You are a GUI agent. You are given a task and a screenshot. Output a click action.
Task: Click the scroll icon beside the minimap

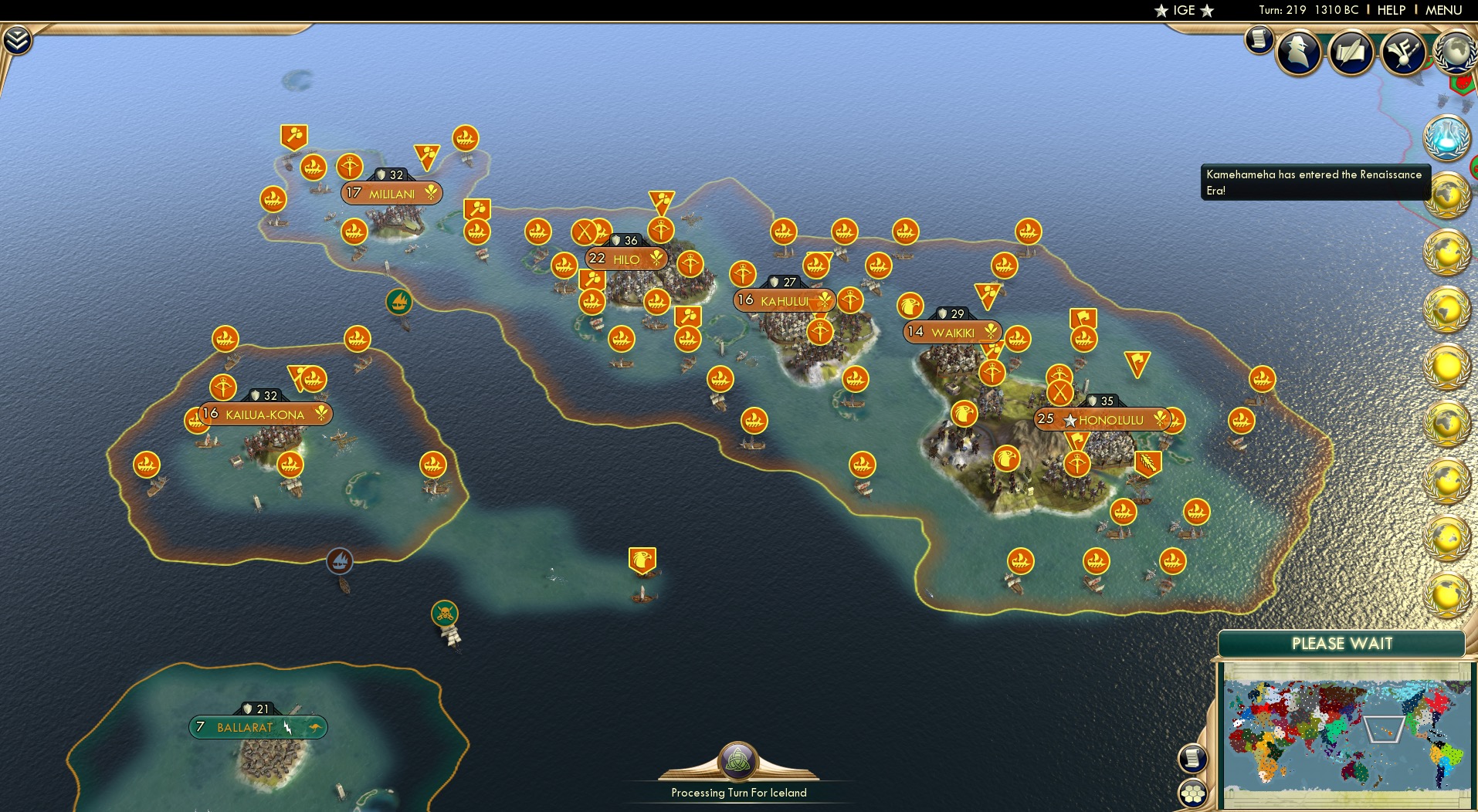point(1193,759)
